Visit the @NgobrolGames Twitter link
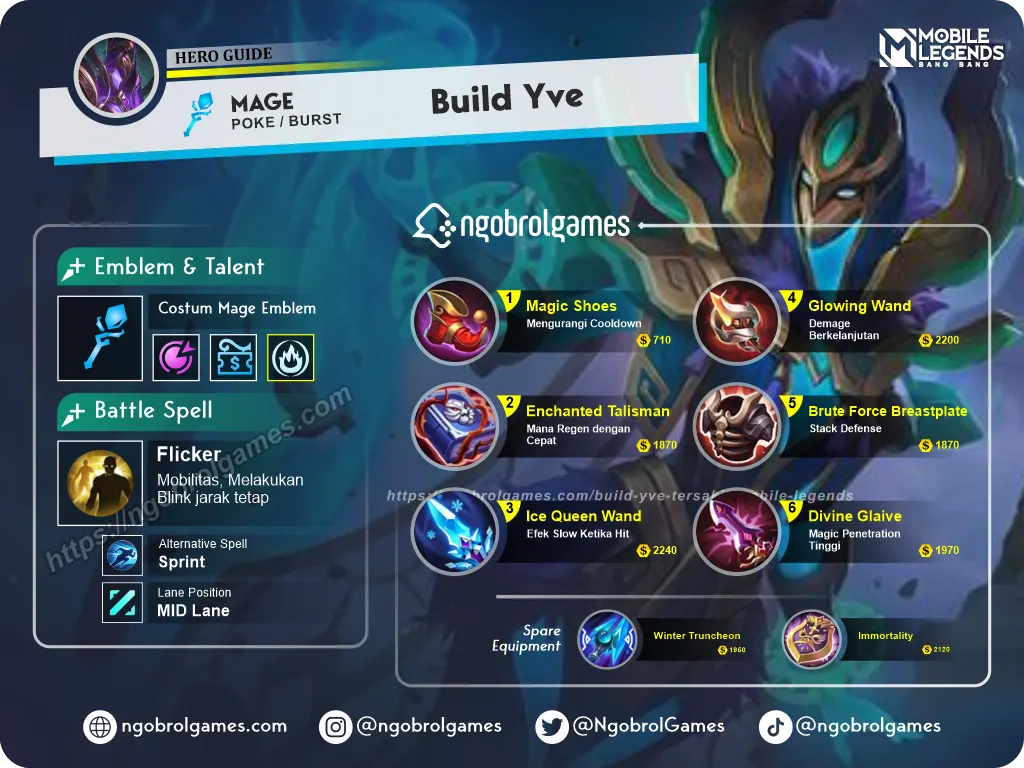1024x768 pixels. pos(630,727)
